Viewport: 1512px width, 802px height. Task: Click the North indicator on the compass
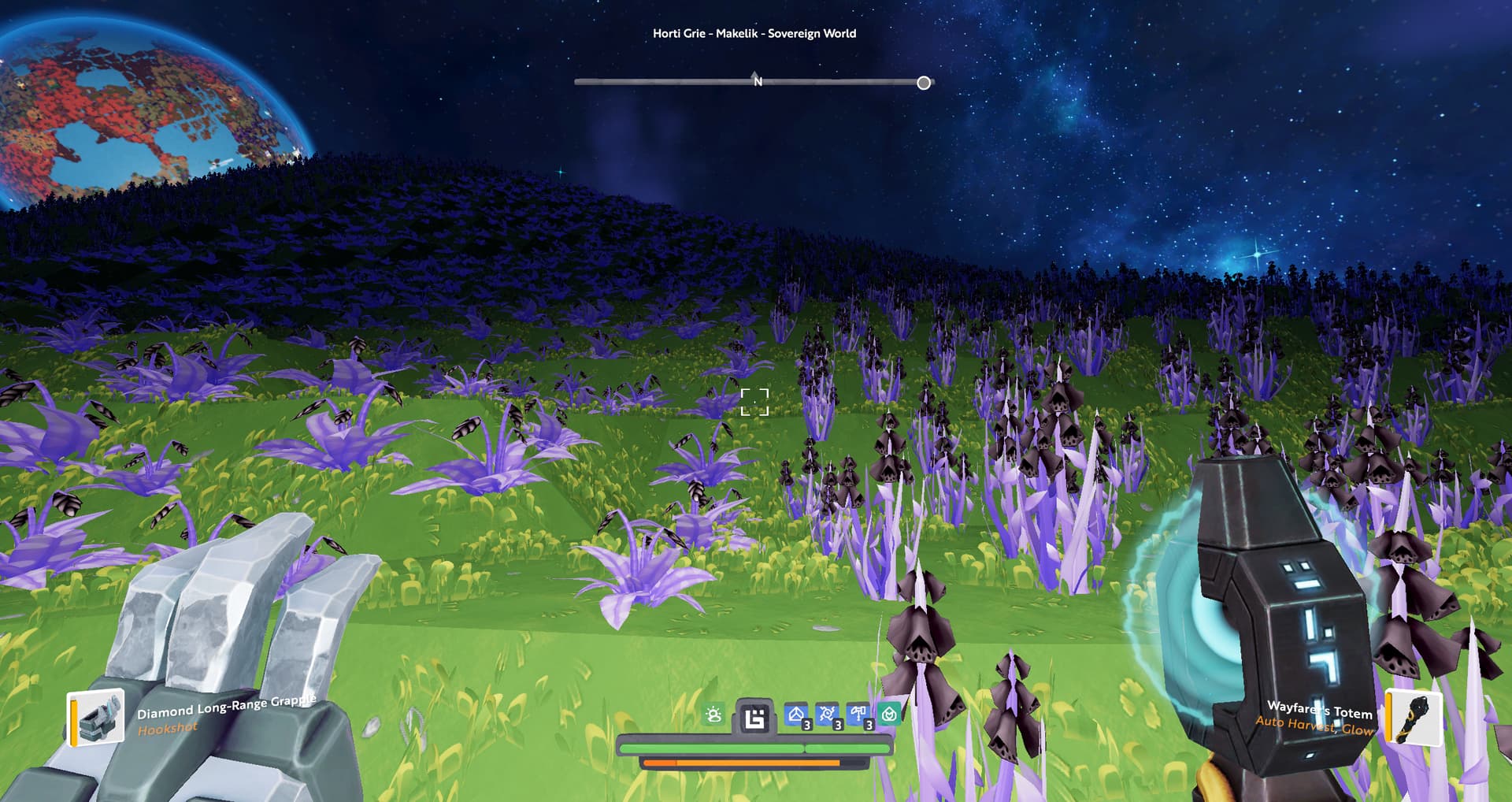click(758, 80)
